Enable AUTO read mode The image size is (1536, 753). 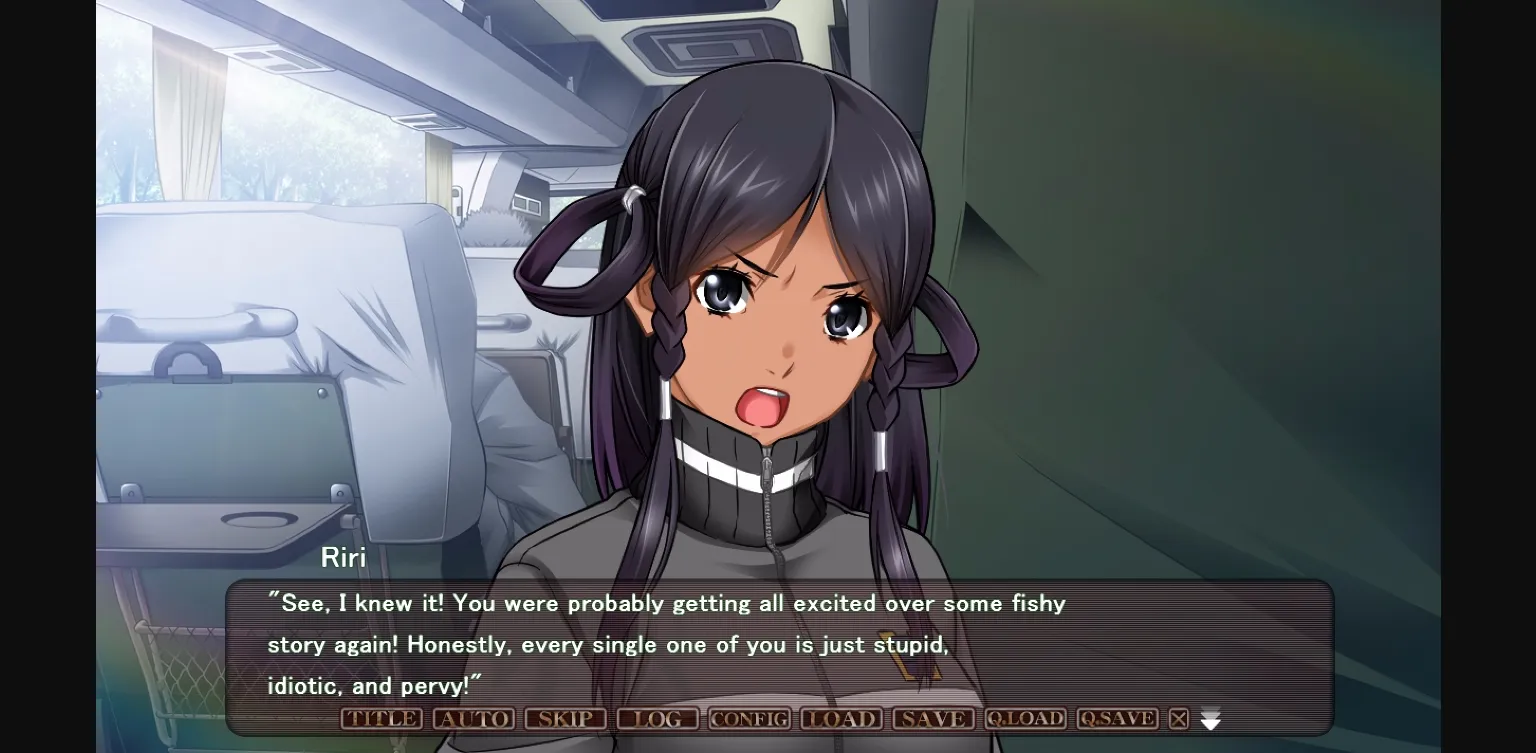point(473,718)
